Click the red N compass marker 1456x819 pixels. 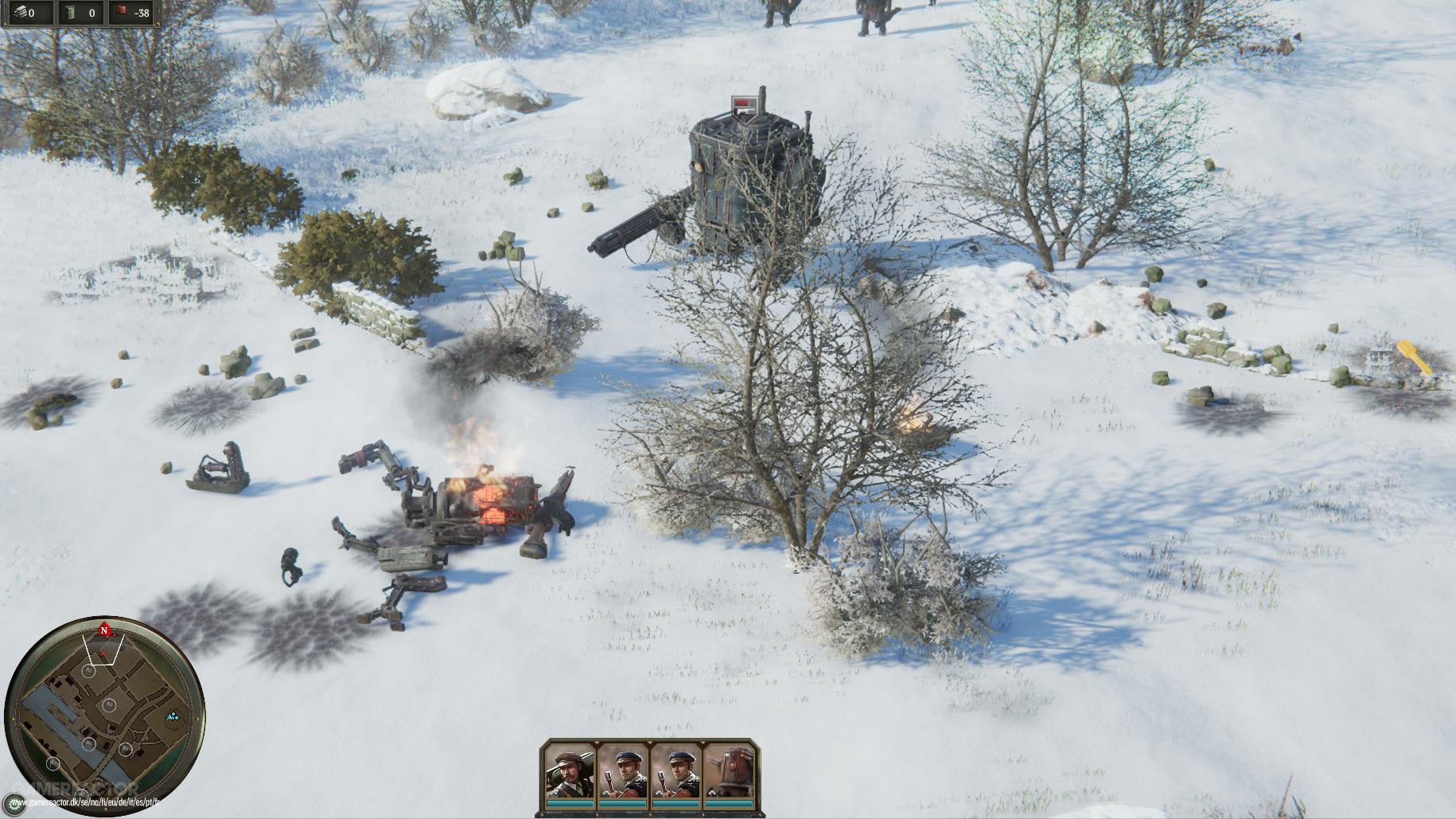[x=104, y=631]
